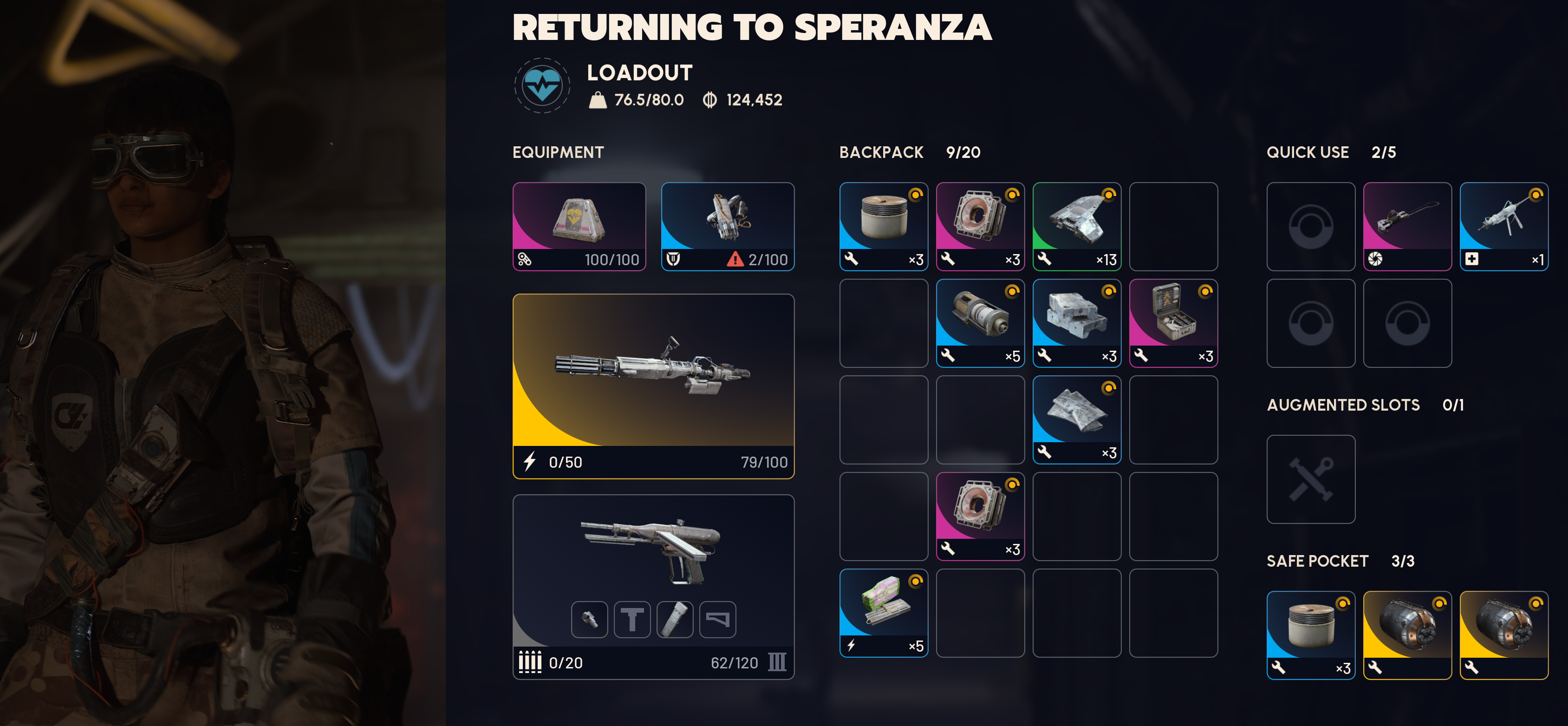Screen dimensions: 1568x726
Task: Pick the energy ammo stack of 5
Action: pyautogui.click(x=883, y=613)
